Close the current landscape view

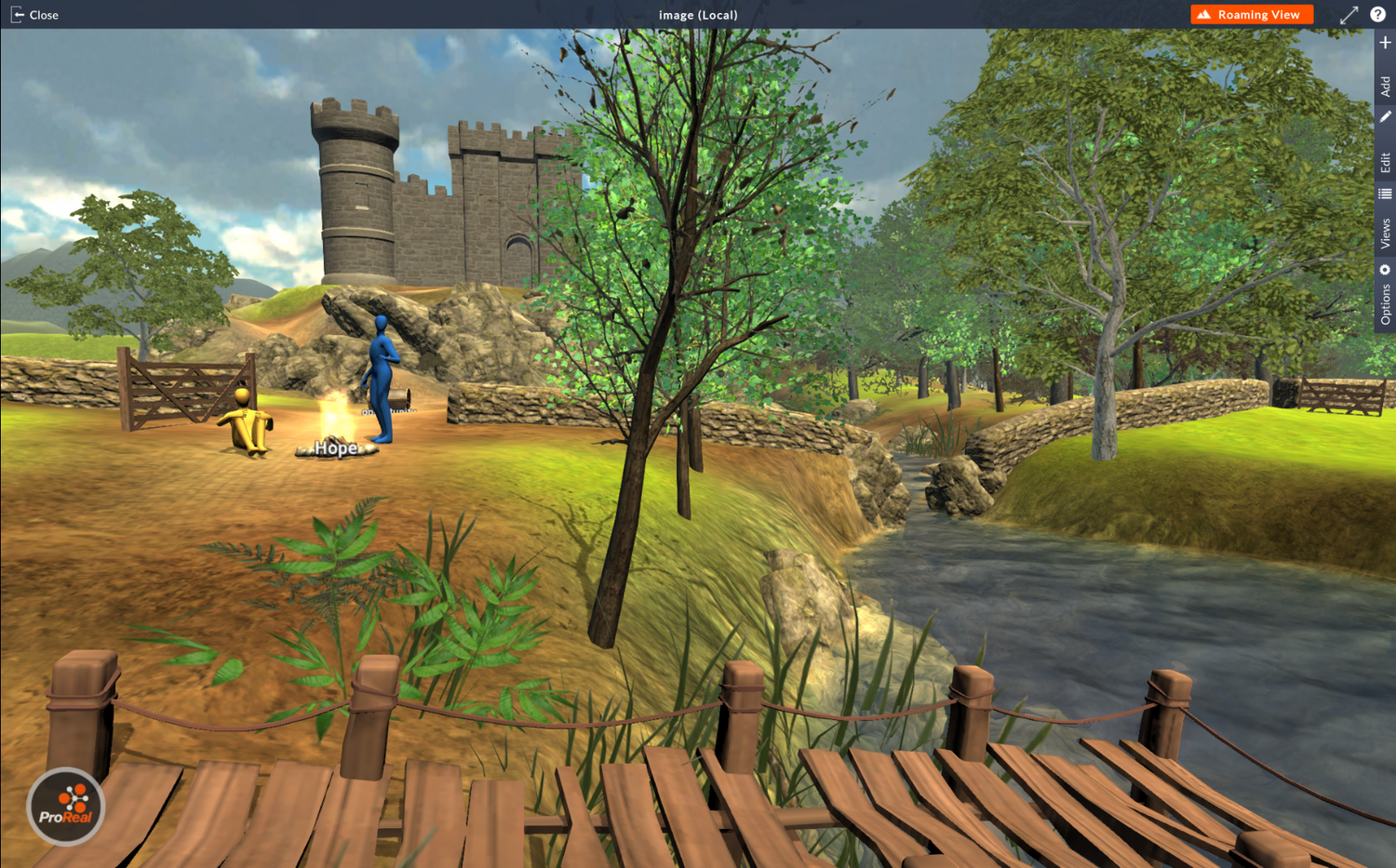point(34,15)
